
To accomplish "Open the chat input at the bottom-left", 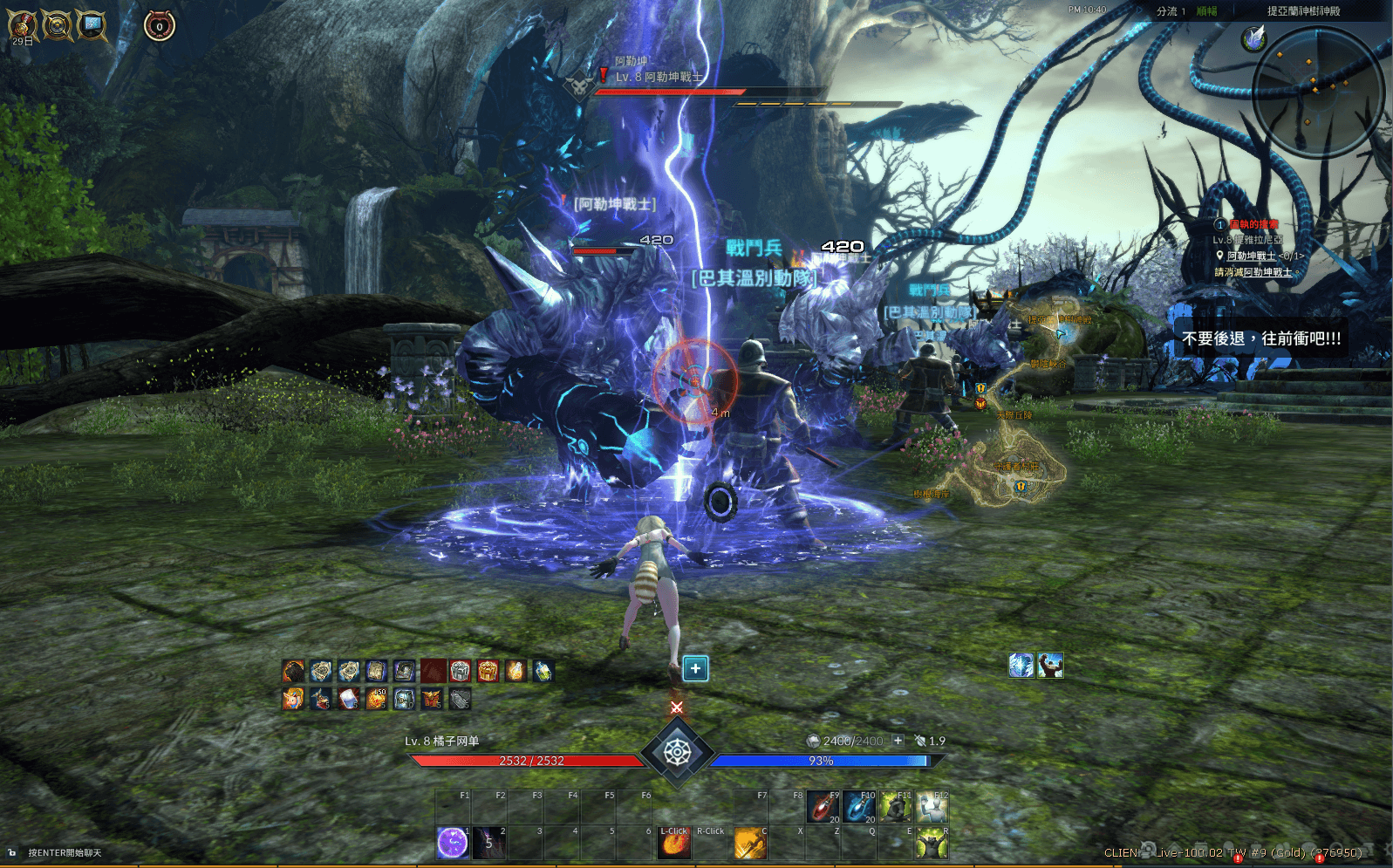I will (65, 853).
